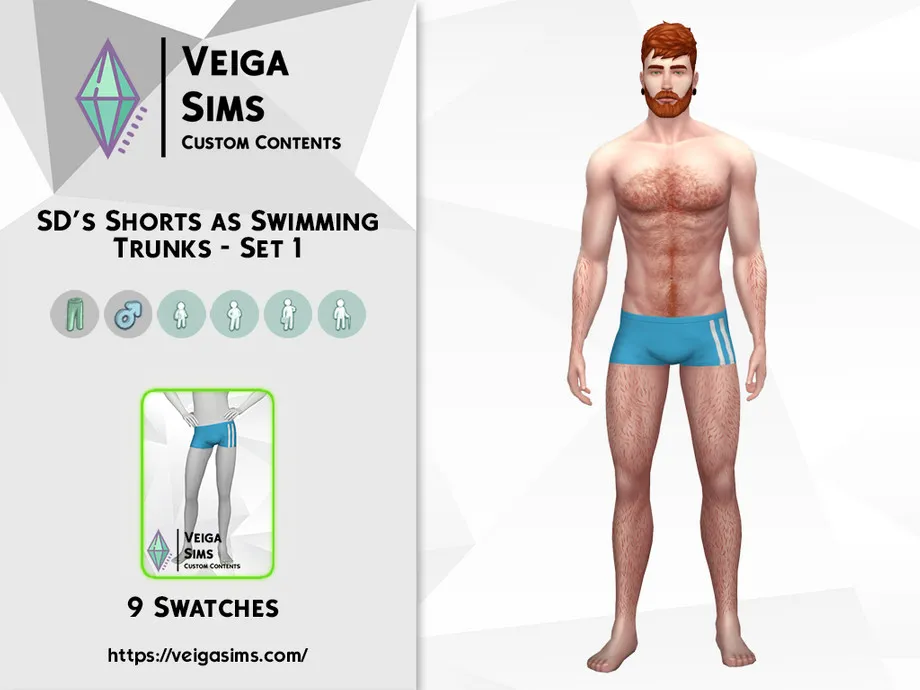
Task: Visit the veigasims.com link
Action: tap(208, 656)
